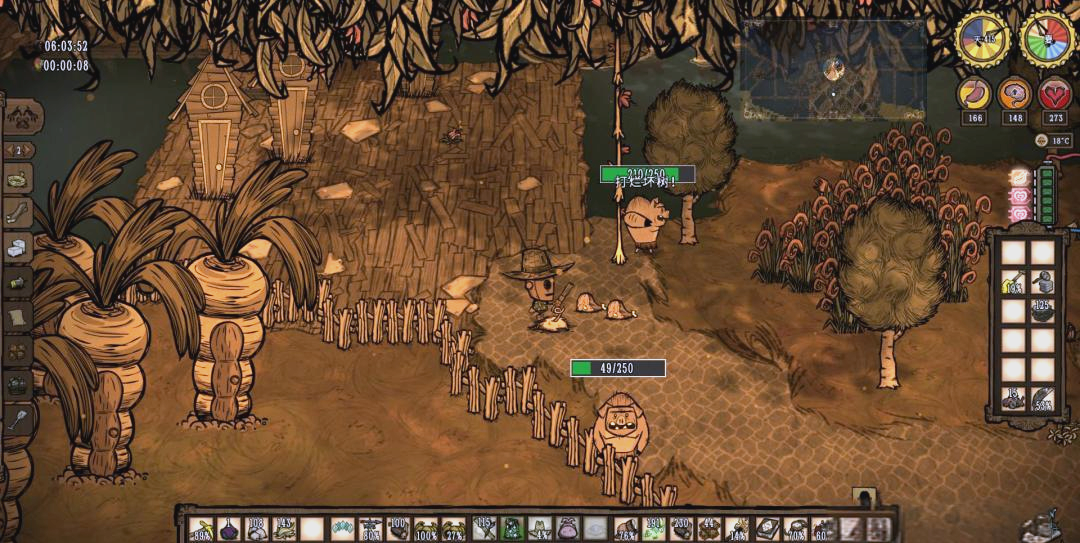Click the day-night cycle clock
Image resolution: width=1080 pixels, height=543 pixels.
[983, 38]
